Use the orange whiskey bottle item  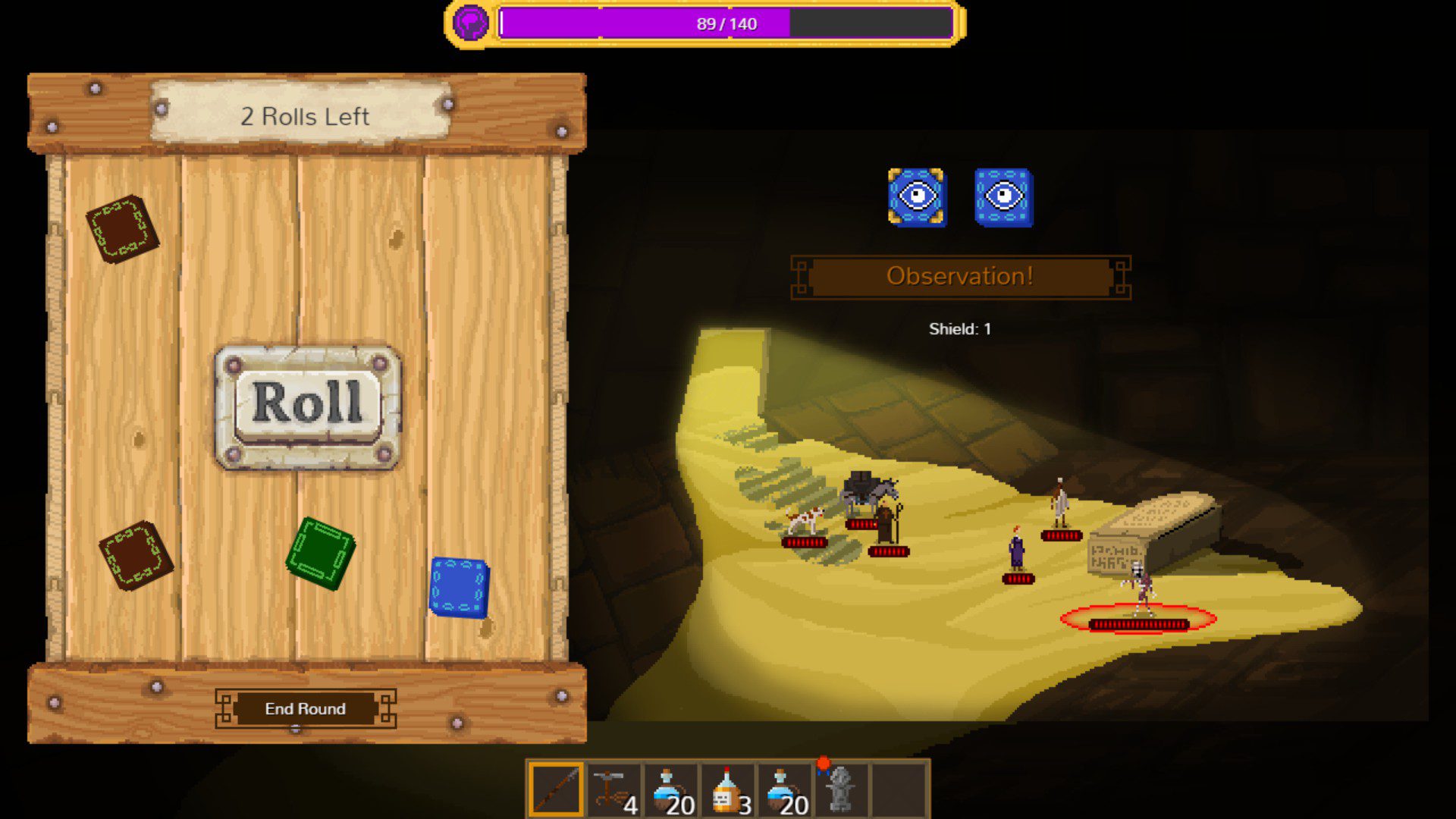(x=728, y=789)
